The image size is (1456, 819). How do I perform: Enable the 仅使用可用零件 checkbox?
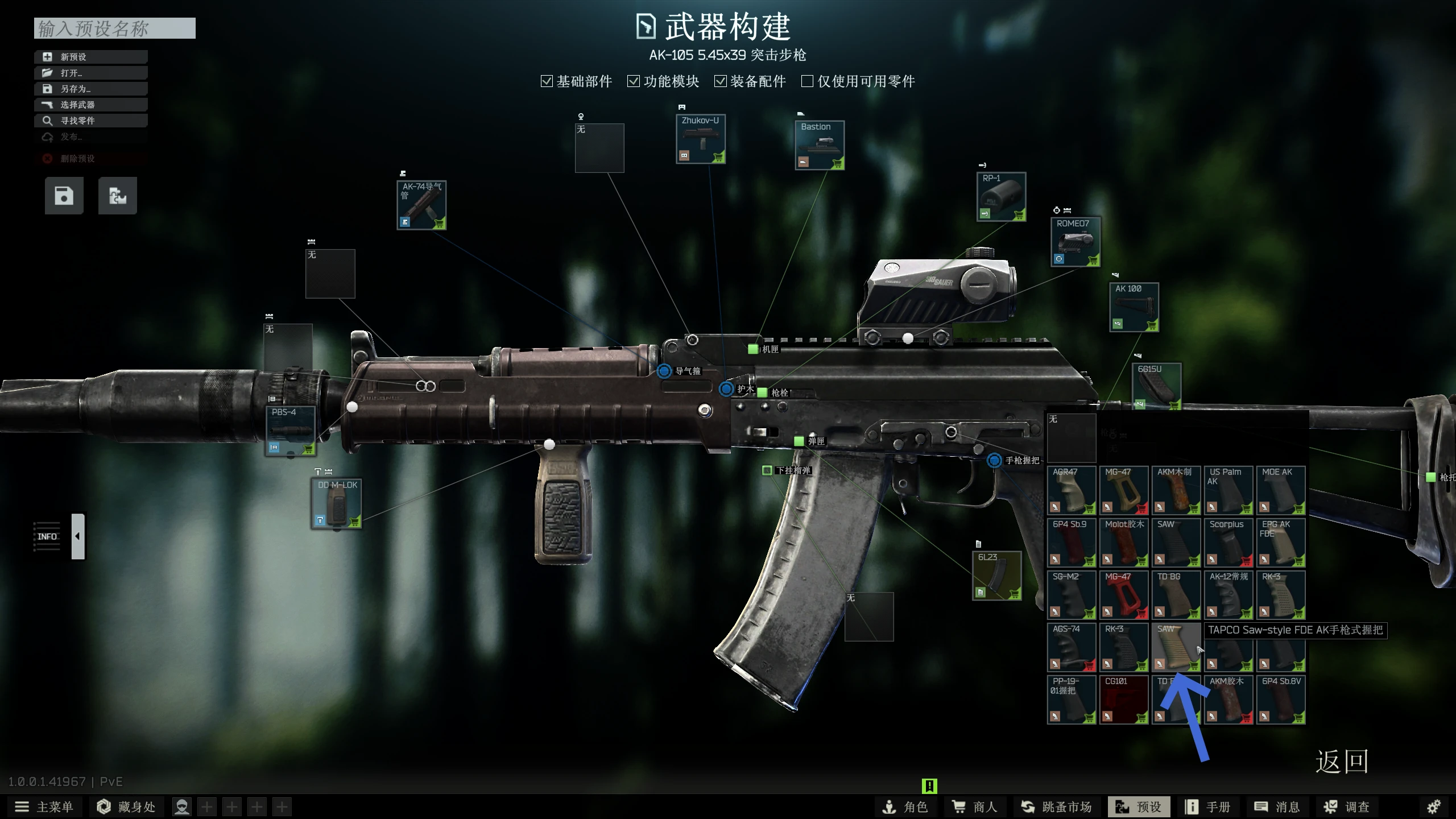(806, 81)
